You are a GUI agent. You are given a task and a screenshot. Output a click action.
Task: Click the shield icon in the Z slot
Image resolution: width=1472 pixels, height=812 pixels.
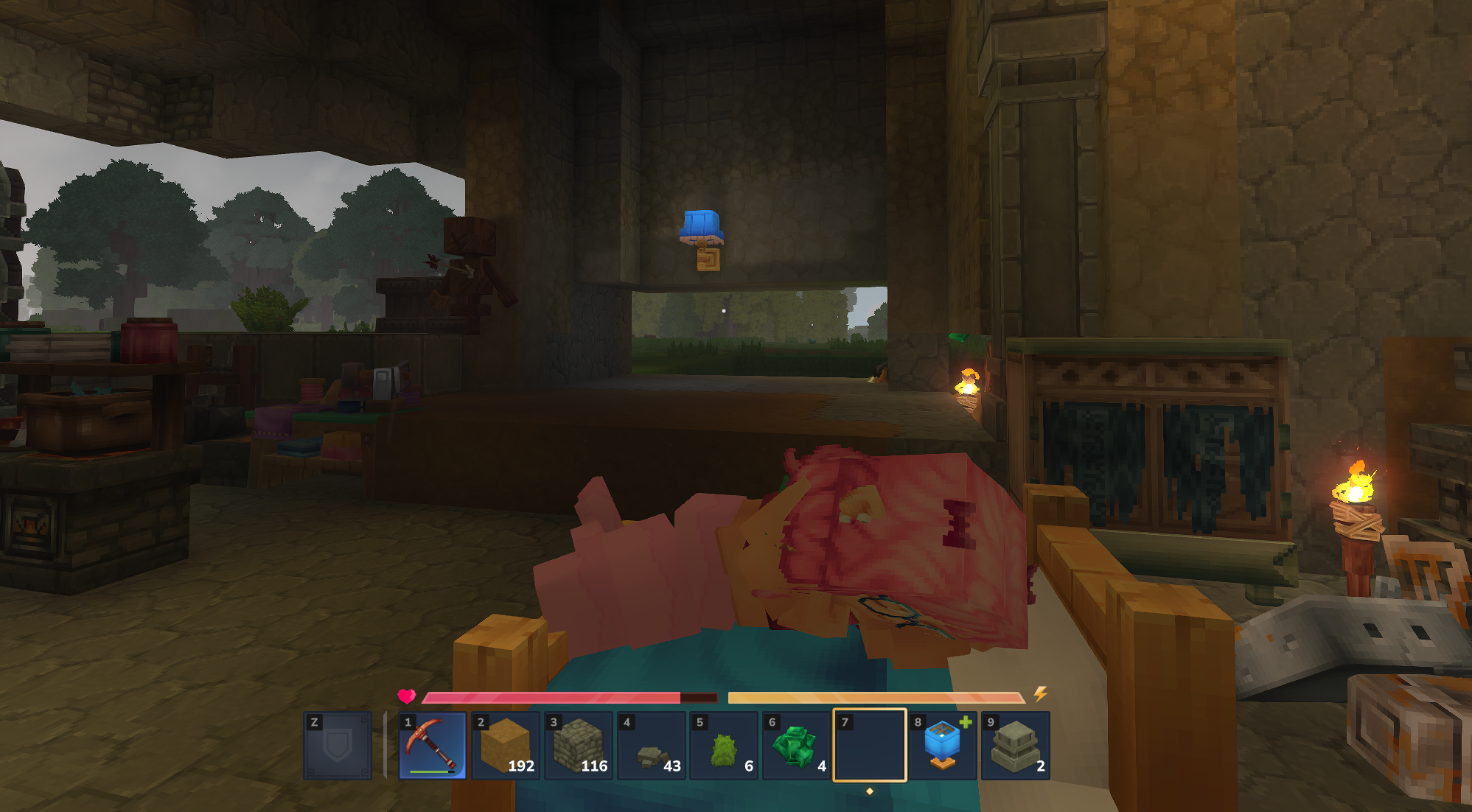coord(338,744)
